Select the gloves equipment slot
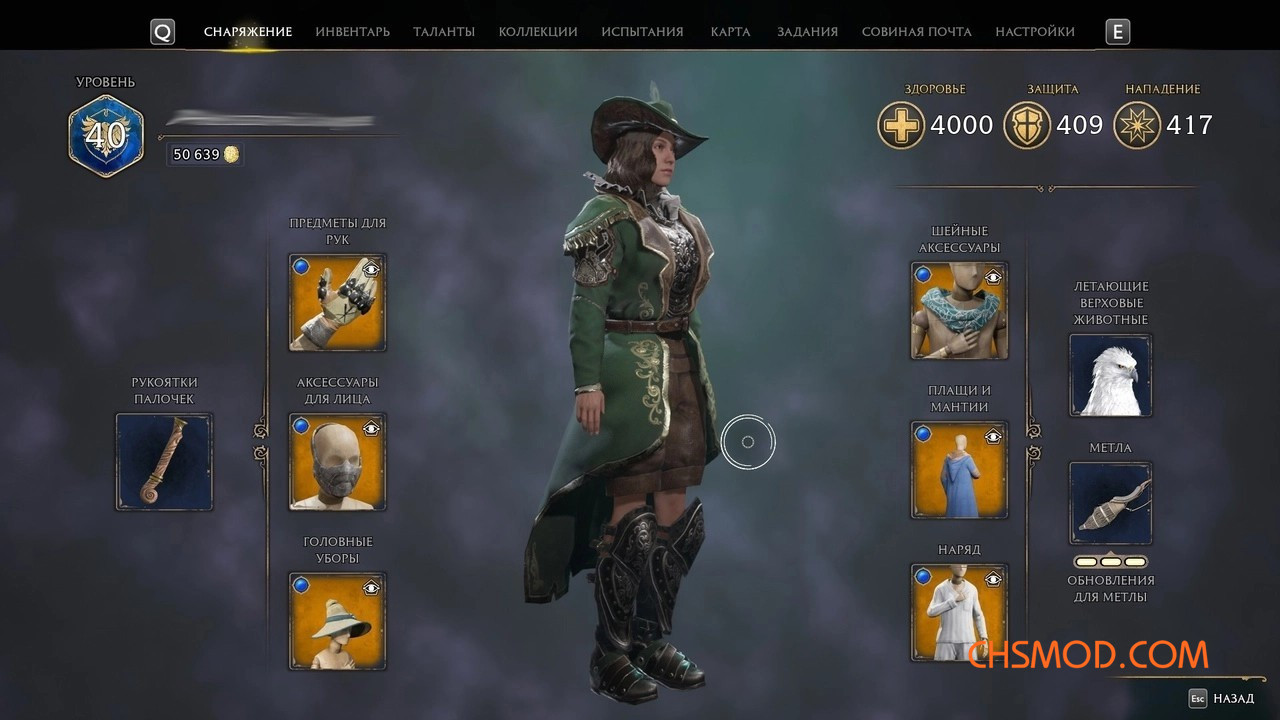1280x720 pixels. [337, 303]
